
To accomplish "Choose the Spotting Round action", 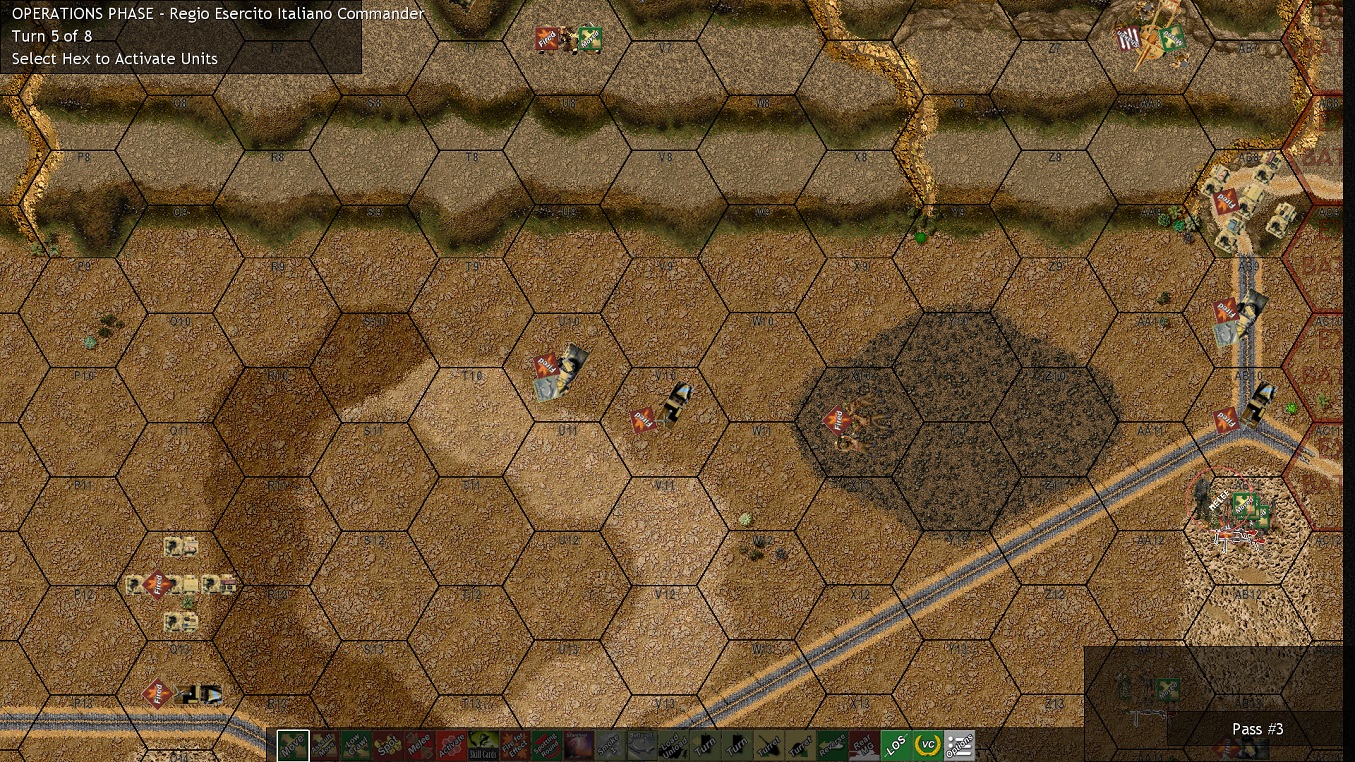I will tap(546, 745).
